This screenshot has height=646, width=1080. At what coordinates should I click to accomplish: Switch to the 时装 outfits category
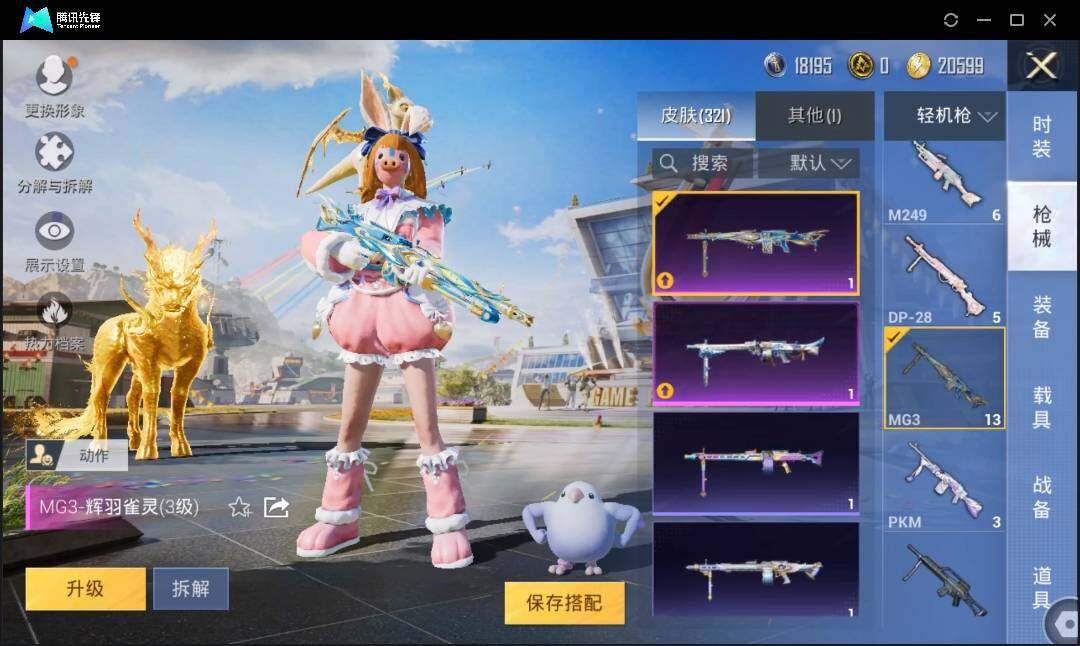(1041, 137)
